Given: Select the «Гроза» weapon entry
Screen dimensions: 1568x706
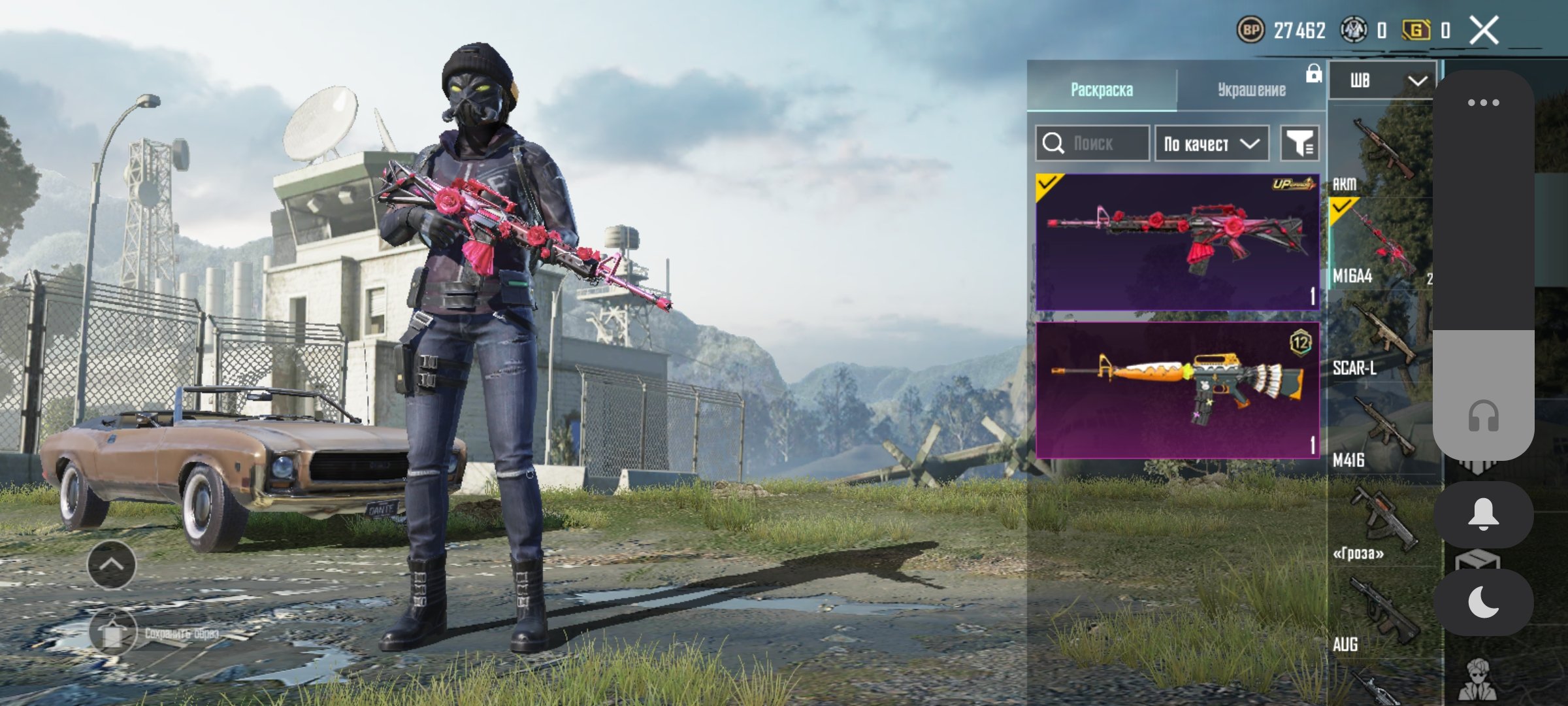Looking at the screenshot, I should (1380, 523).
